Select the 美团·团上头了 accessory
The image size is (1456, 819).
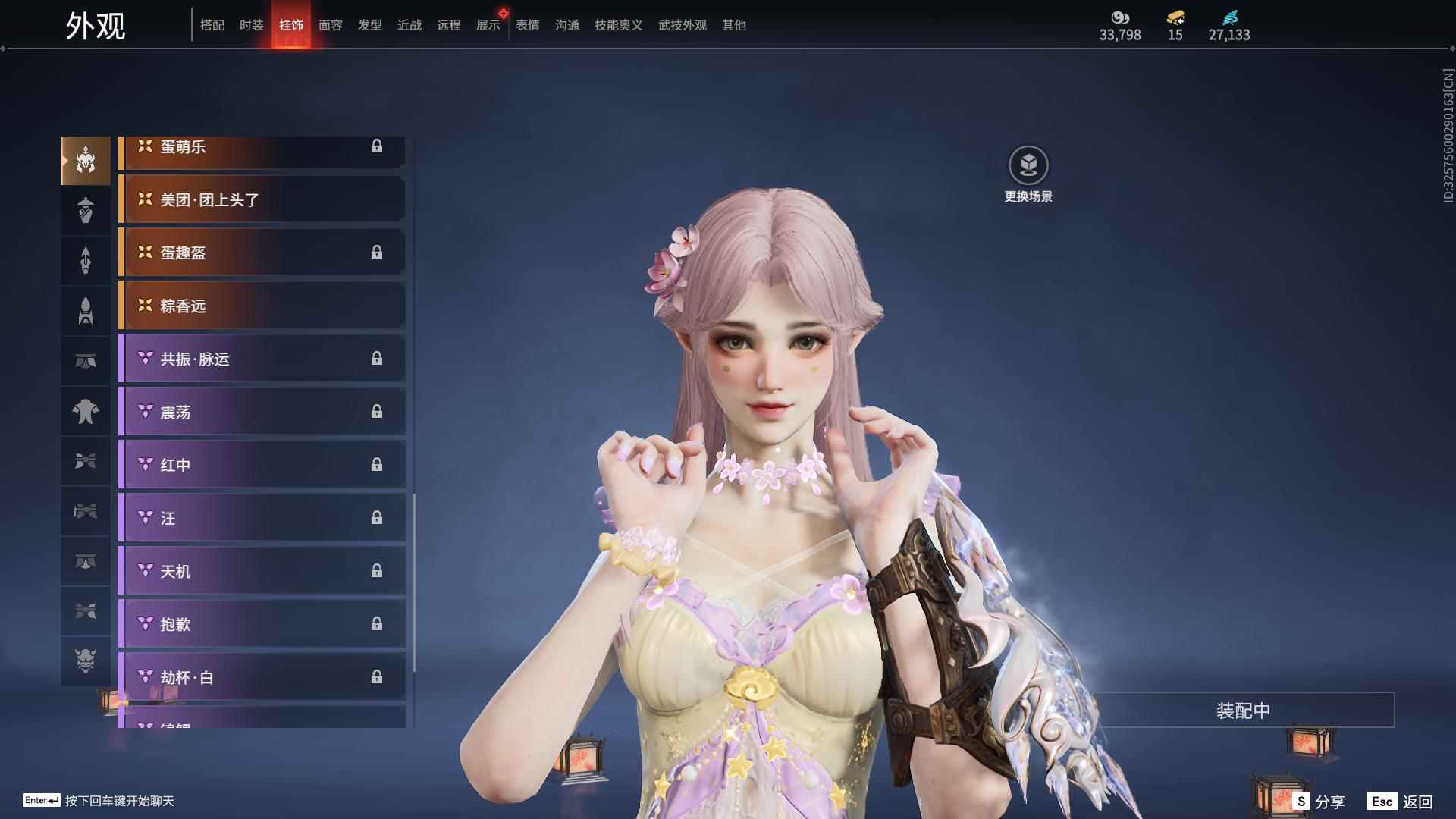click(x=262, y=199)
